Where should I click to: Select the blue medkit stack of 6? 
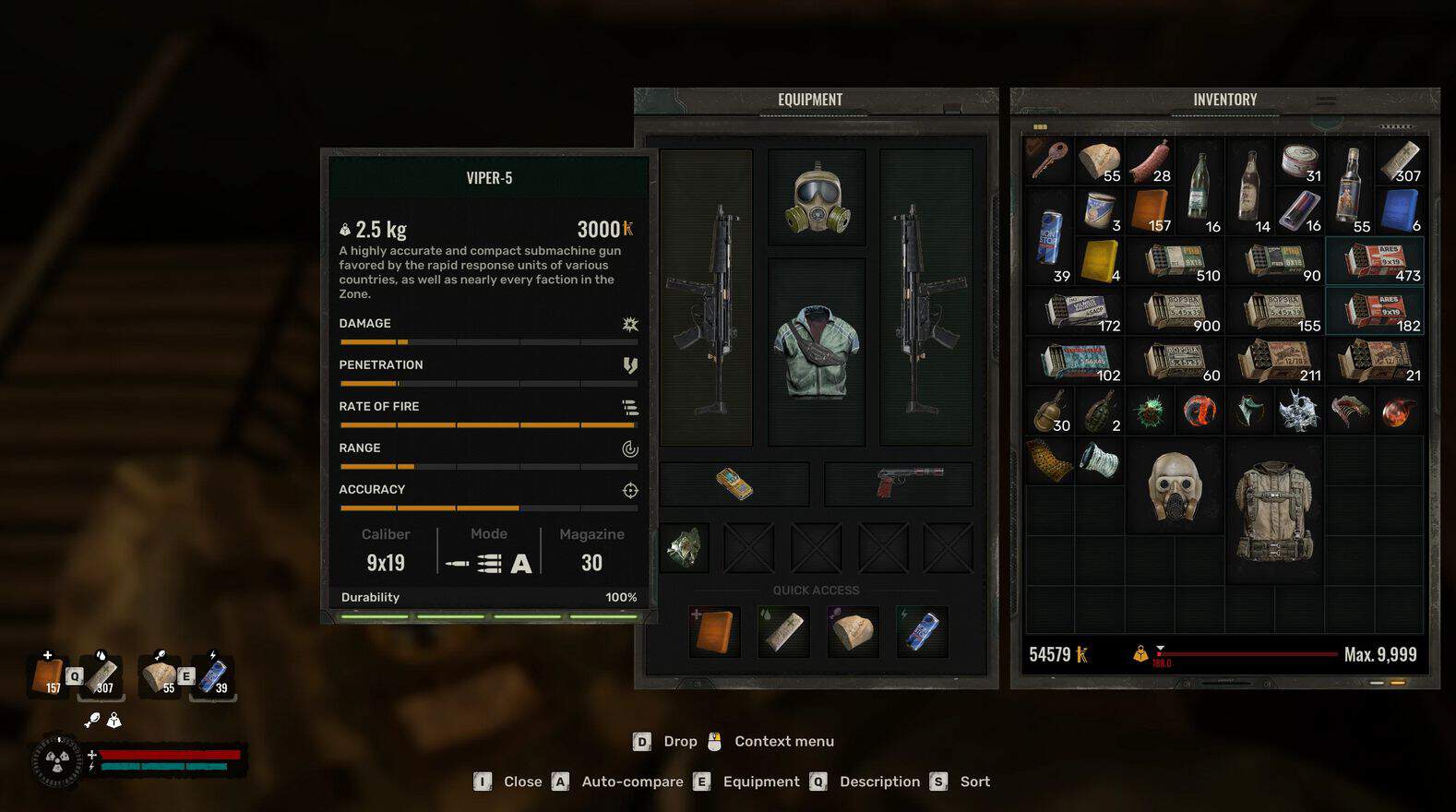1401,210
